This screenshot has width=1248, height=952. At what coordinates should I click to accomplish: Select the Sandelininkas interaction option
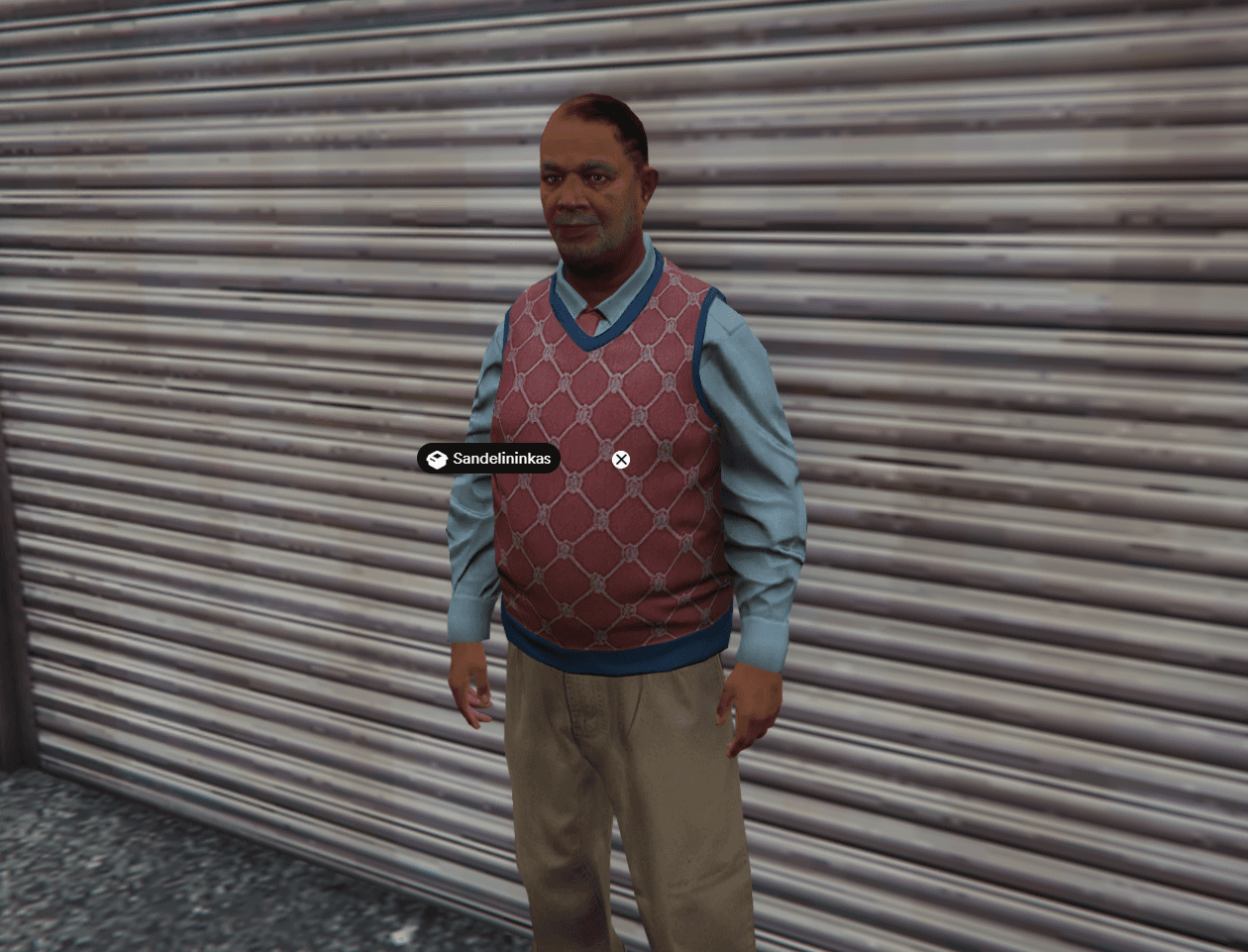(488, 459)
